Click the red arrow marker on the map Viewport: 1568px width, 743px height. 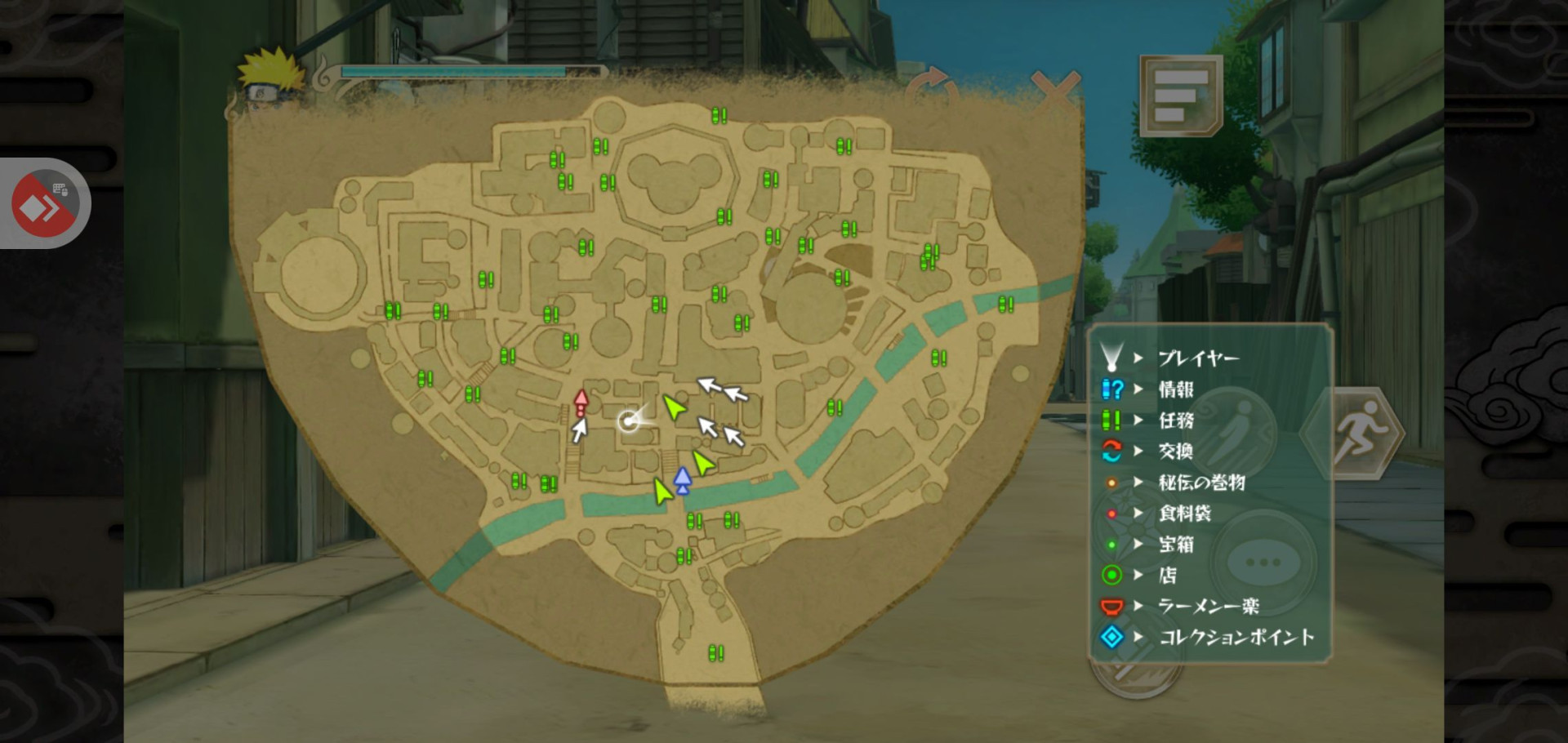(x=581, y=403)
